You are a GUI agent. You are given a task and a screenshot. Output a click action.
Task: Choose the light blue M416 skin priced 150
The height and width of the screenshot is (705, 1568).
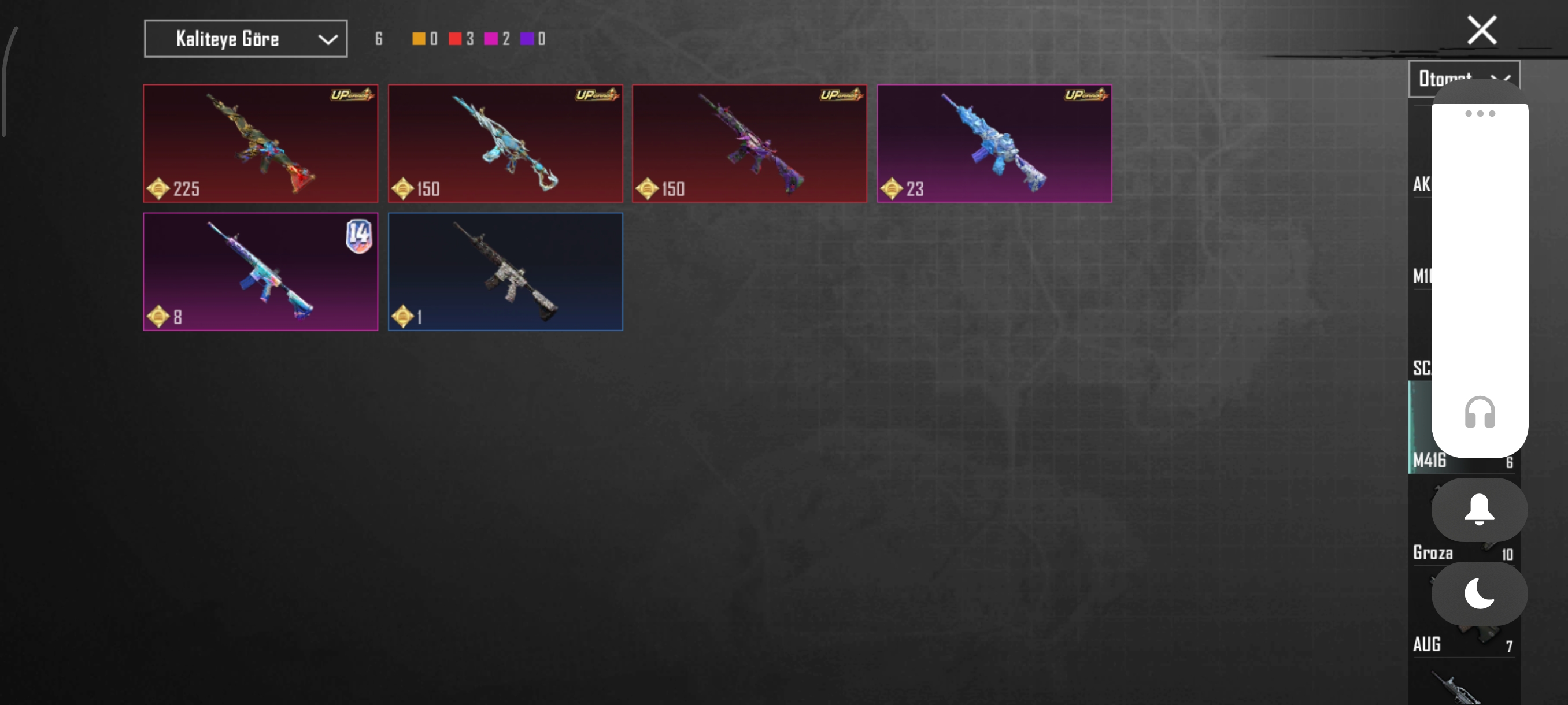pos(505,143)
